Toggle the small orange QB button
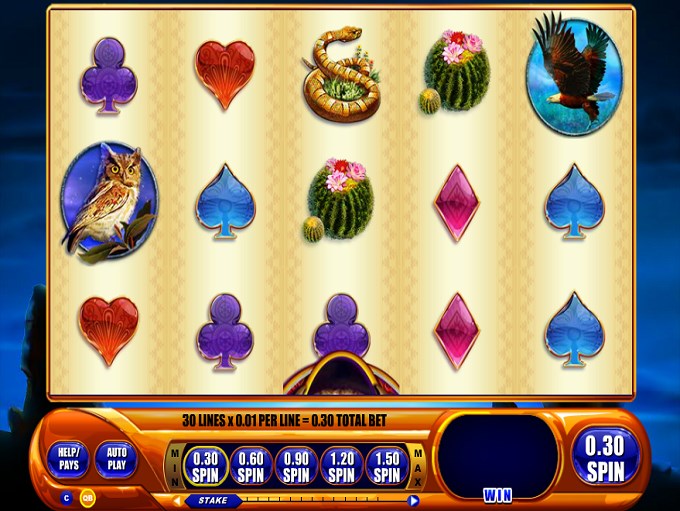 point(87,497)
